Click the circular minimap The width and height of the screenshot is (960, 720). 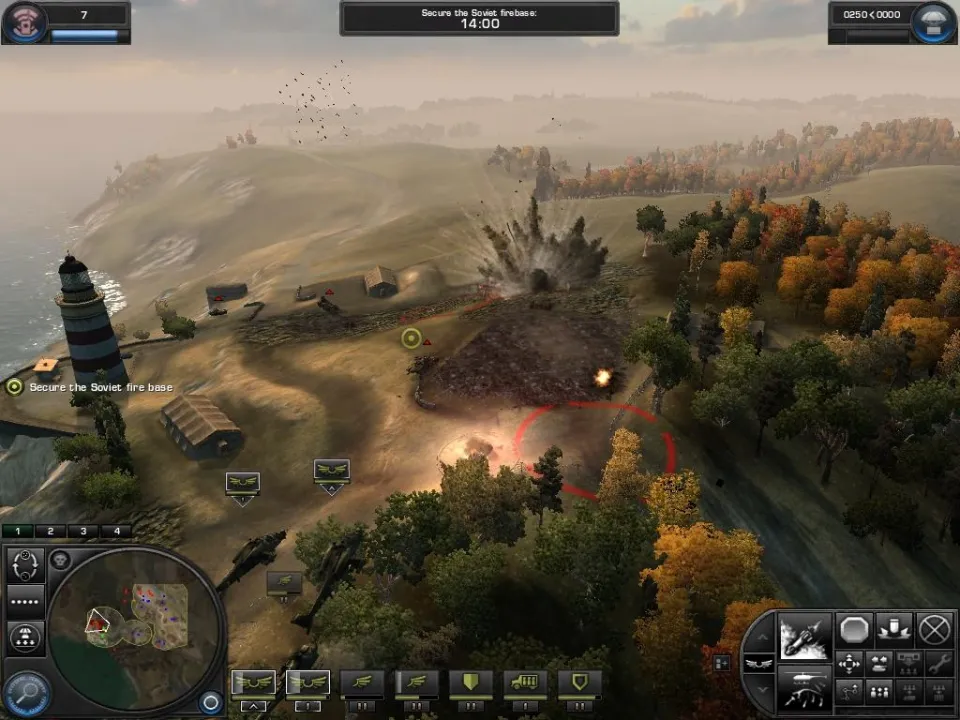tap(135, 628)
